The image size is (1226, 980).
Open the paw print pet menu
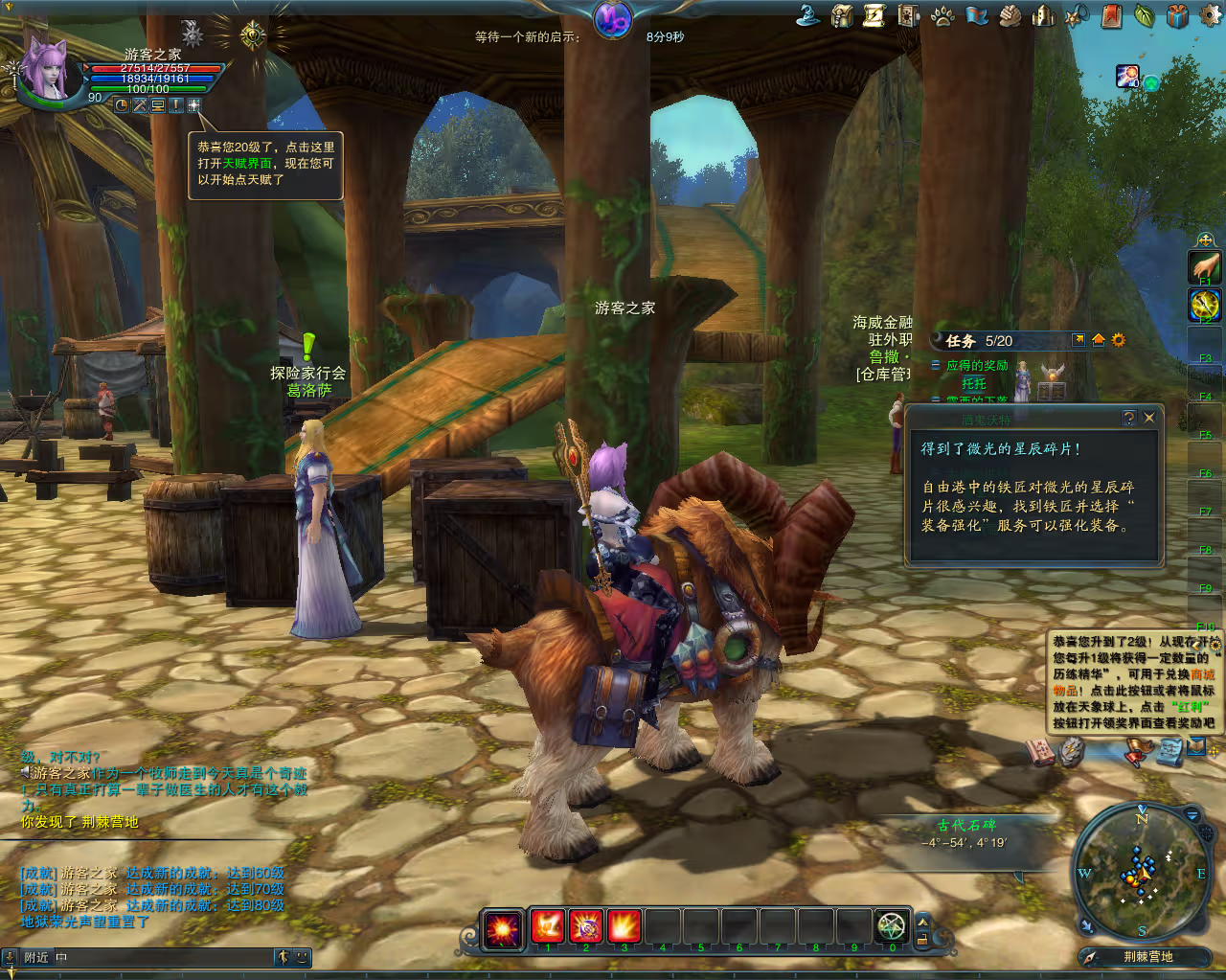pyautogui.click(x=942, y=15)
